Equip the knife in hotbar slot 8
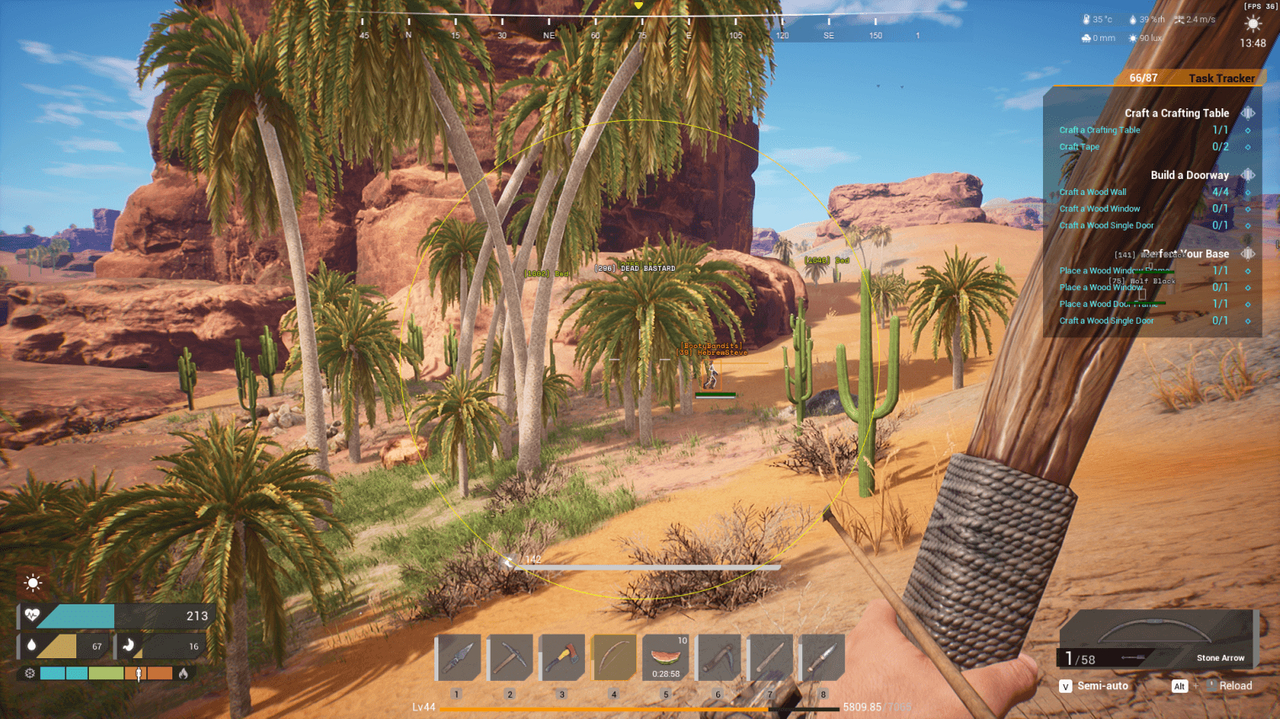 pyautogui.click(x=822, y=658)
